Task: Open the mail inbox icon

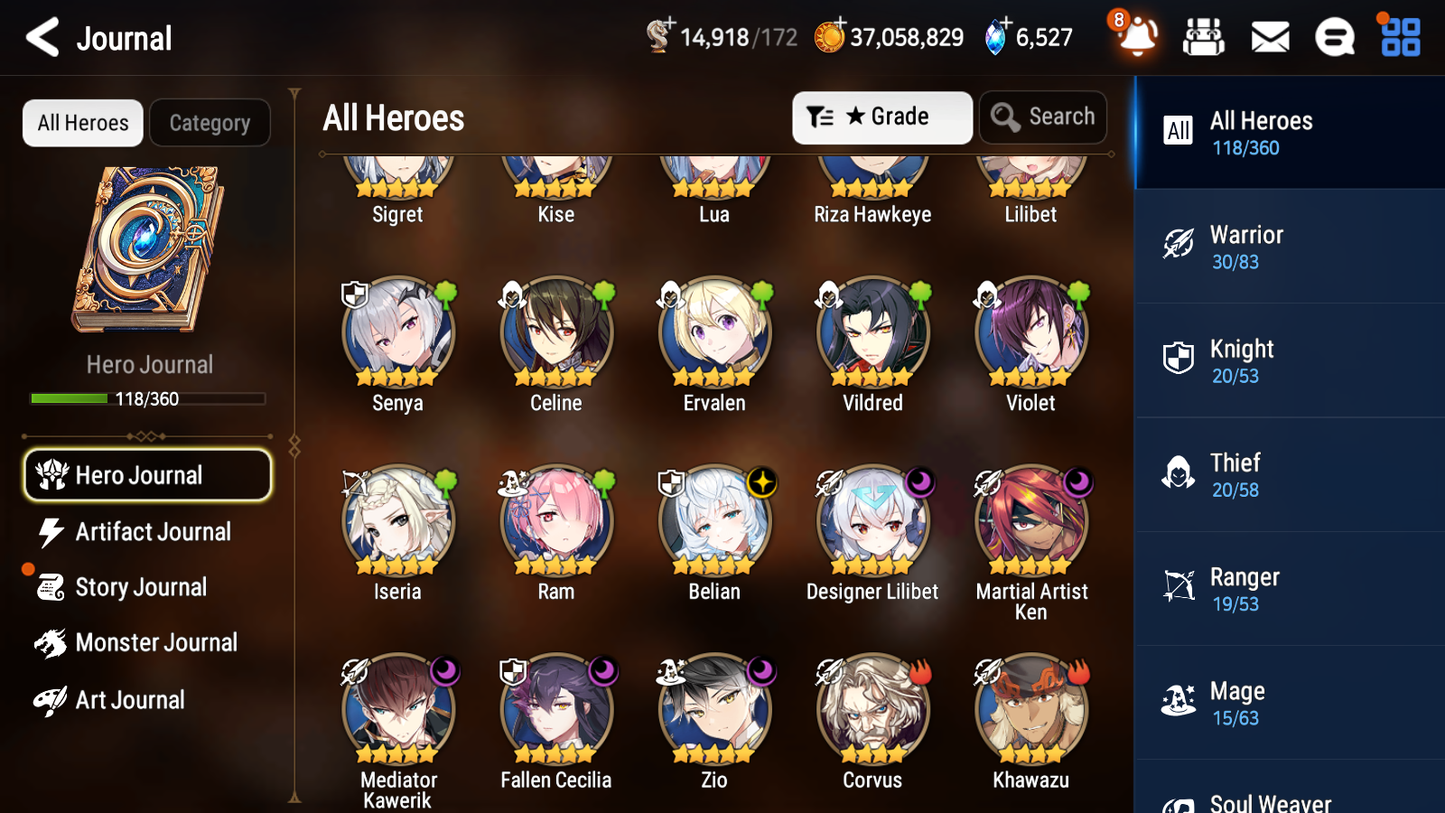Action: tap(1269, 36)
